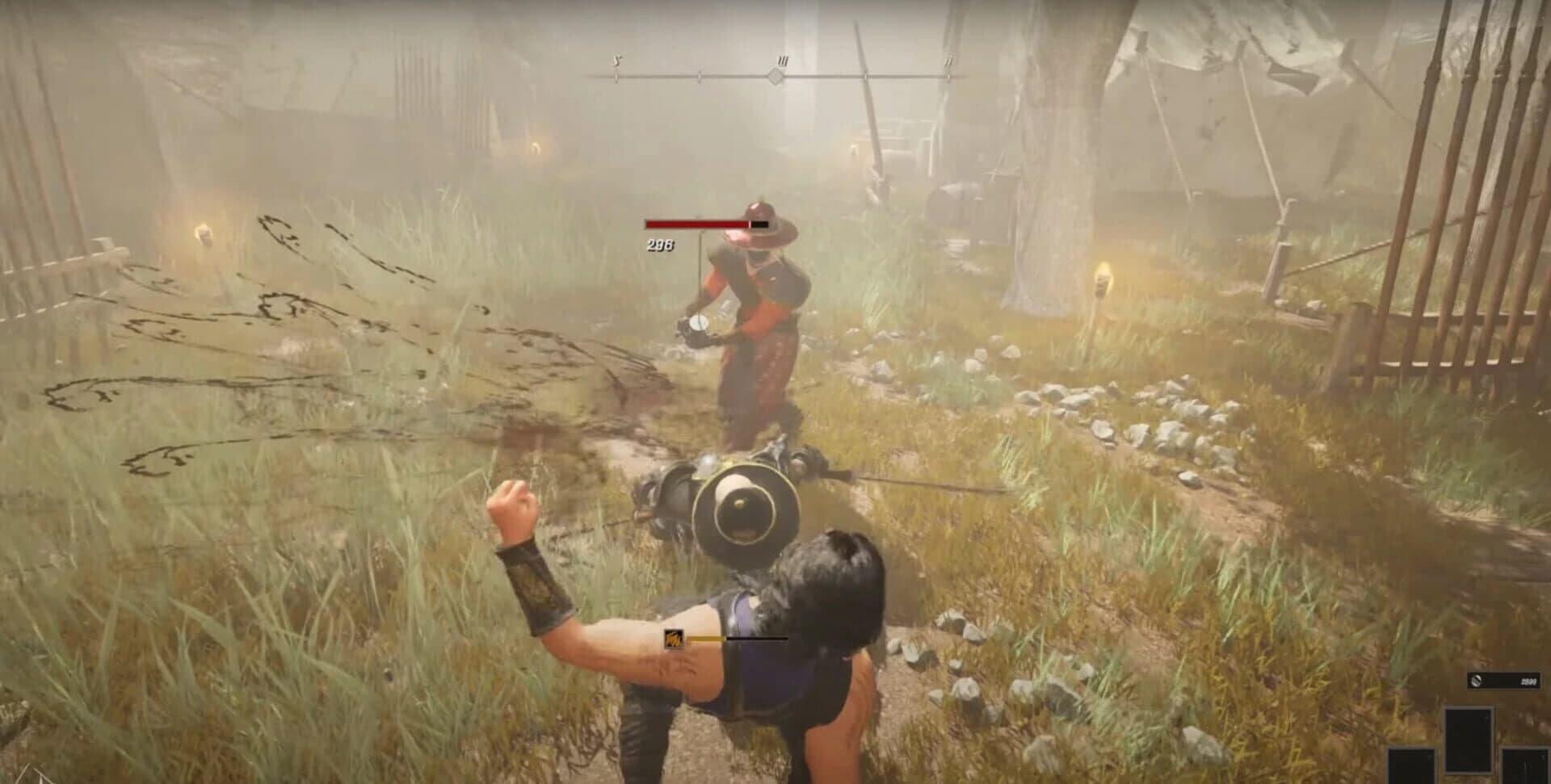Click the diamond position indicator on the top compass bar
Viewport: 1551px width, 784px height.
pyautogui.click(x=775, y=77)
